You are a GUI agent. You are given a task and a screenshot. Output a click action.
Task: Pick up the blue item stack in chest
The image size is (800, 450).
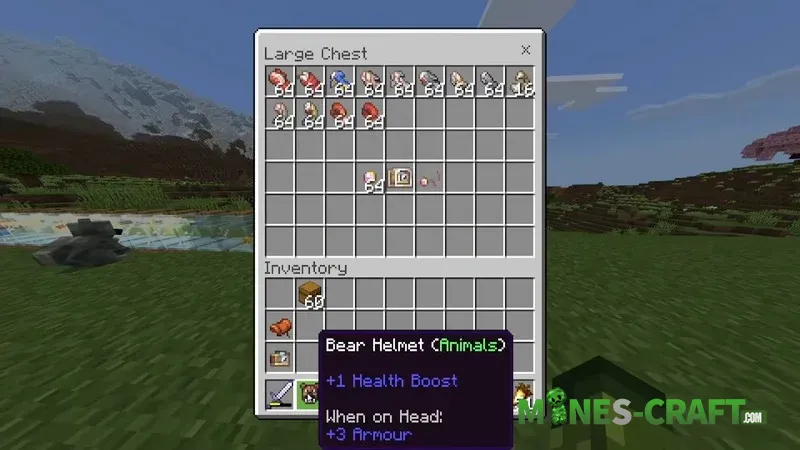(x=340, y=84)
